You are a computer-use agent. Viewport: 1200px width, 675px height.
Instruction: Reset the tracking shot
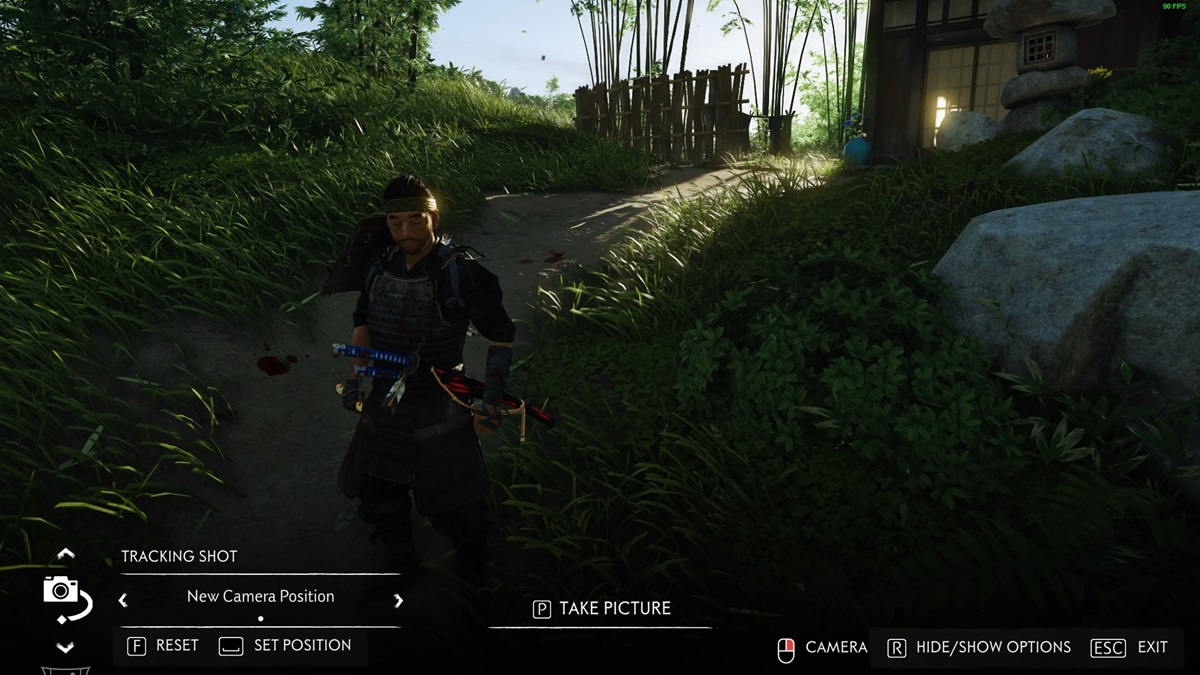[163, 646]
